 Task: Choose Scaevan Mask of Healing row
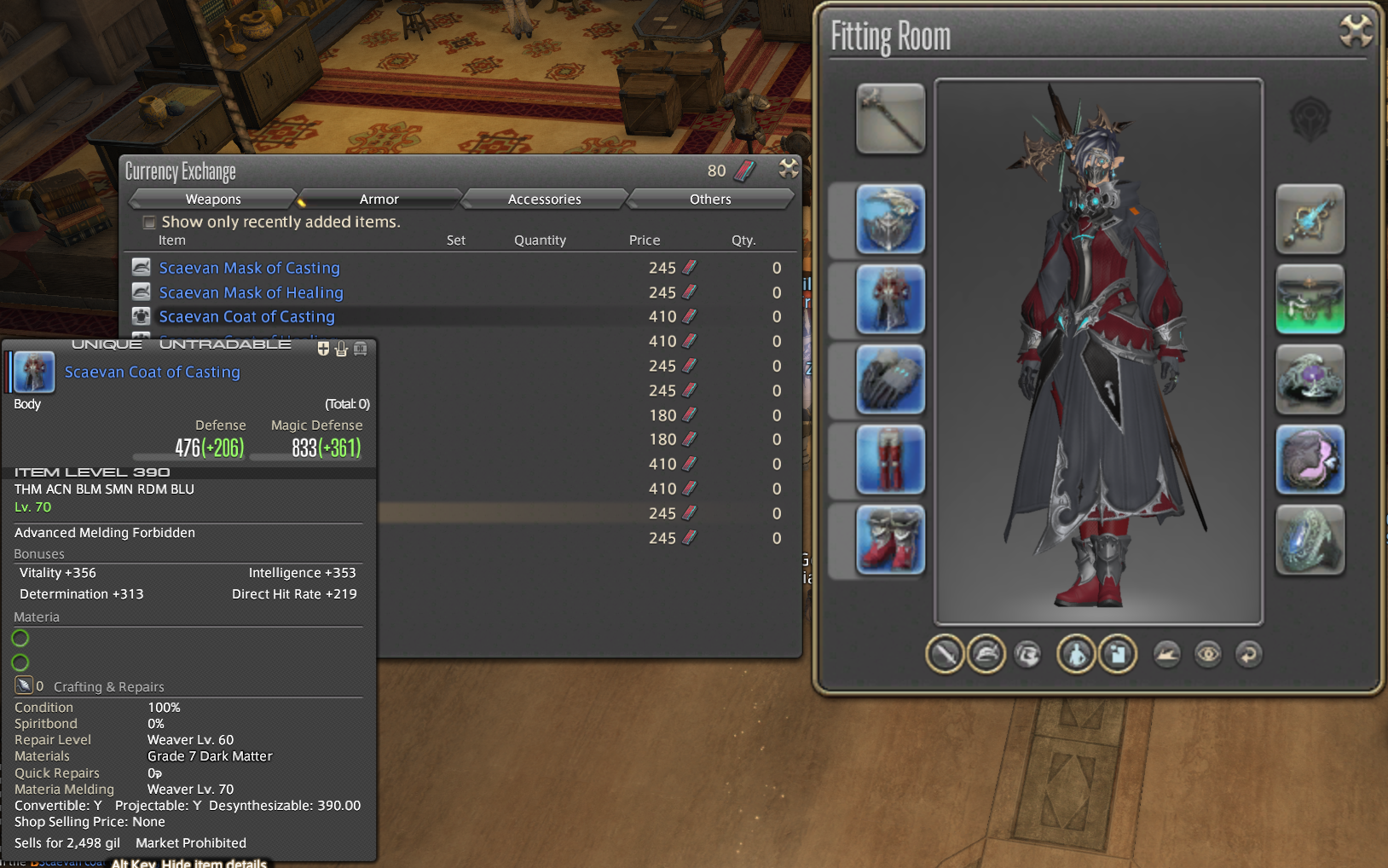(x=251, y=293)
